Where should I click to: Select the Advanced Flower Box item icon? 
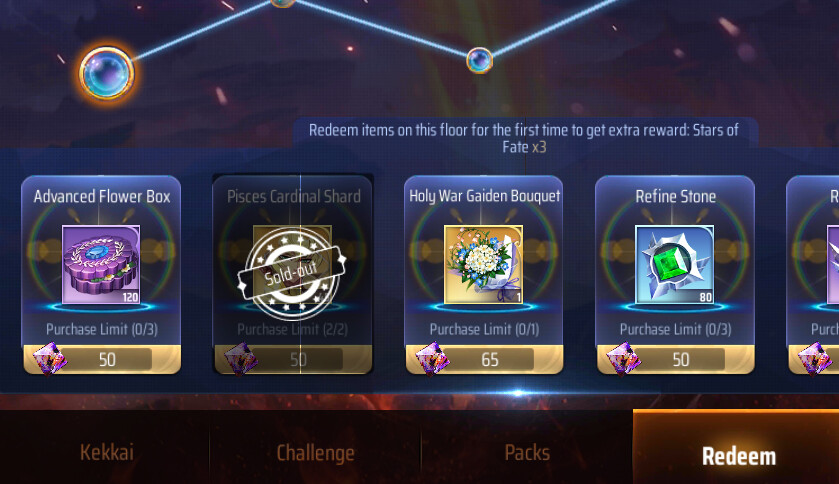pos(101,264)
